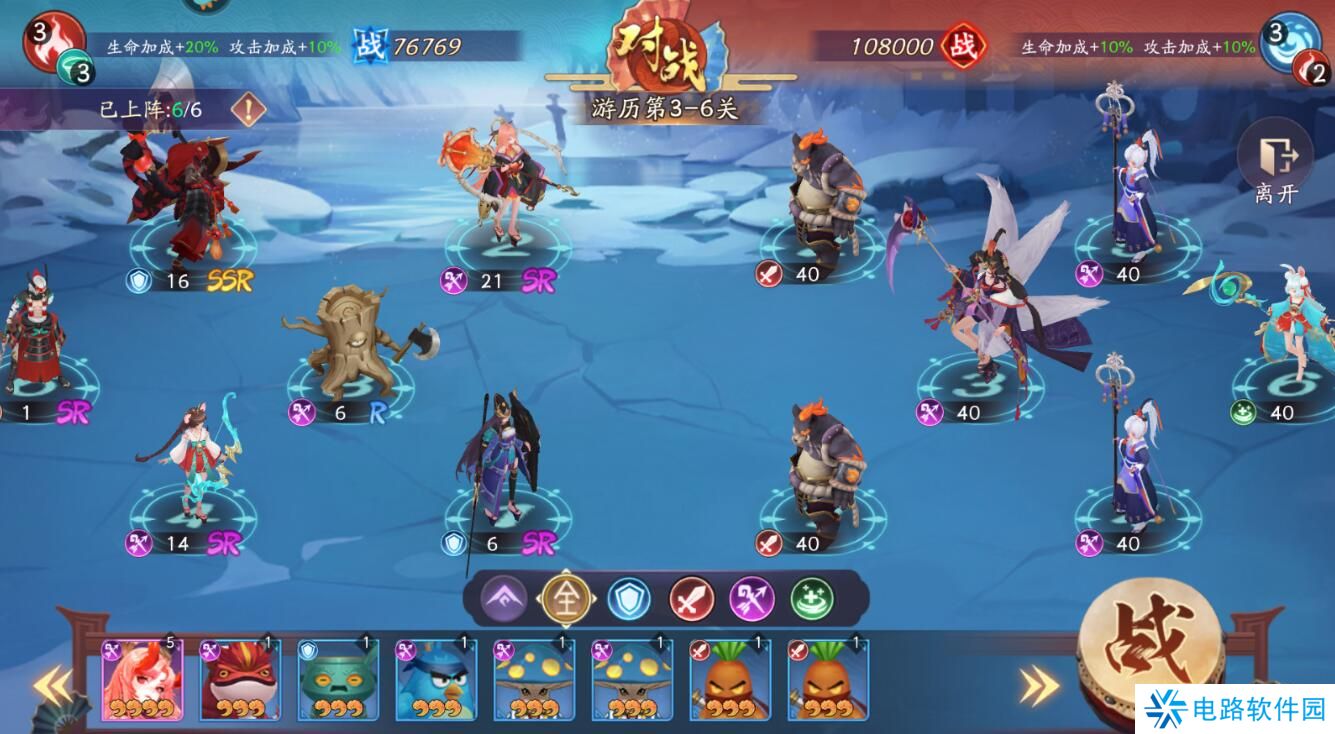Show all heroes with the 全 filter
The width and height of the screenshot is (1335, 734).
point(567,599)
